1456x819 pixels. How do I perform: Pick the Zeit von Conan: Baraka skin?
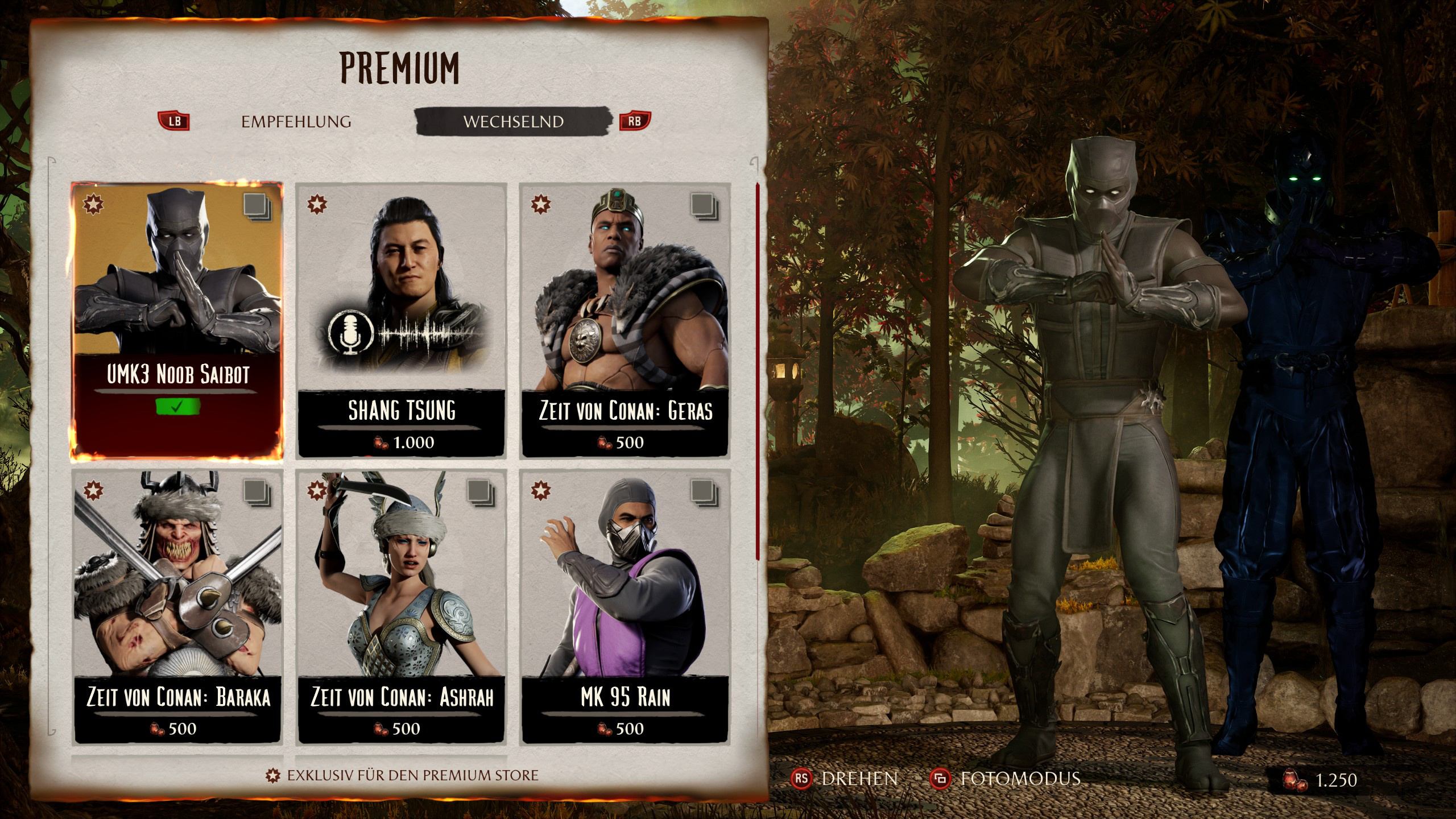pos(177,606)
